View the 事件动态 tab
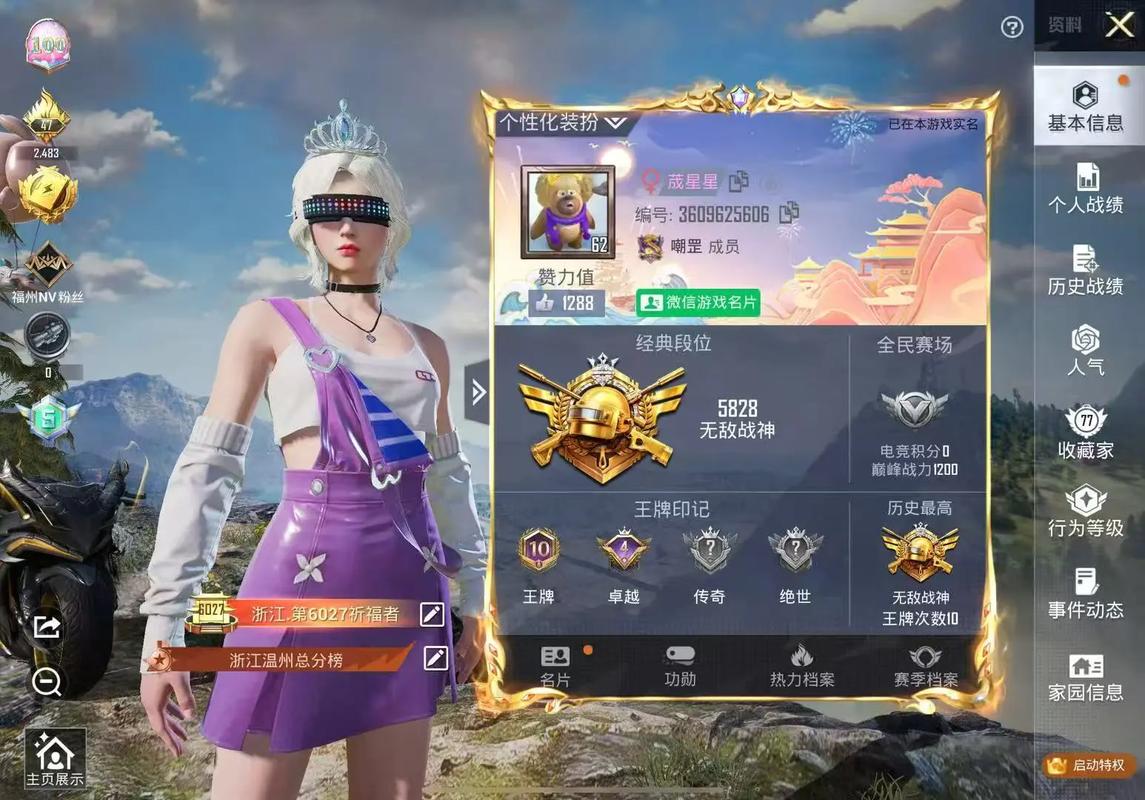 pyautogui.click(x=1085, y=593)
